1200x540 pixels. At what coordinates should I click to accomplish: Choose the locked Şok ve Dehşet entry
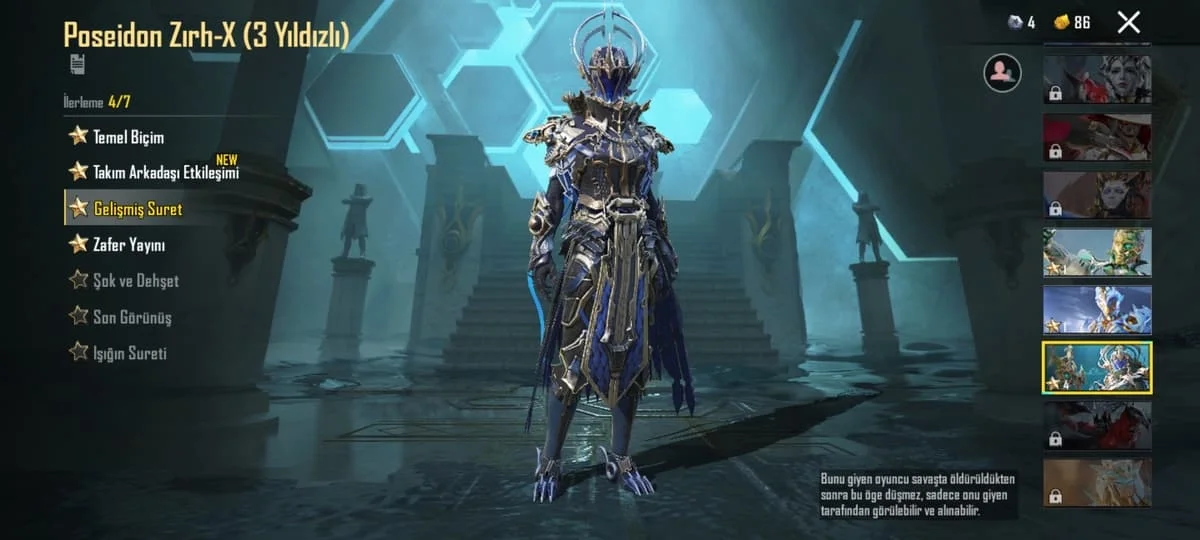point(135,281)
